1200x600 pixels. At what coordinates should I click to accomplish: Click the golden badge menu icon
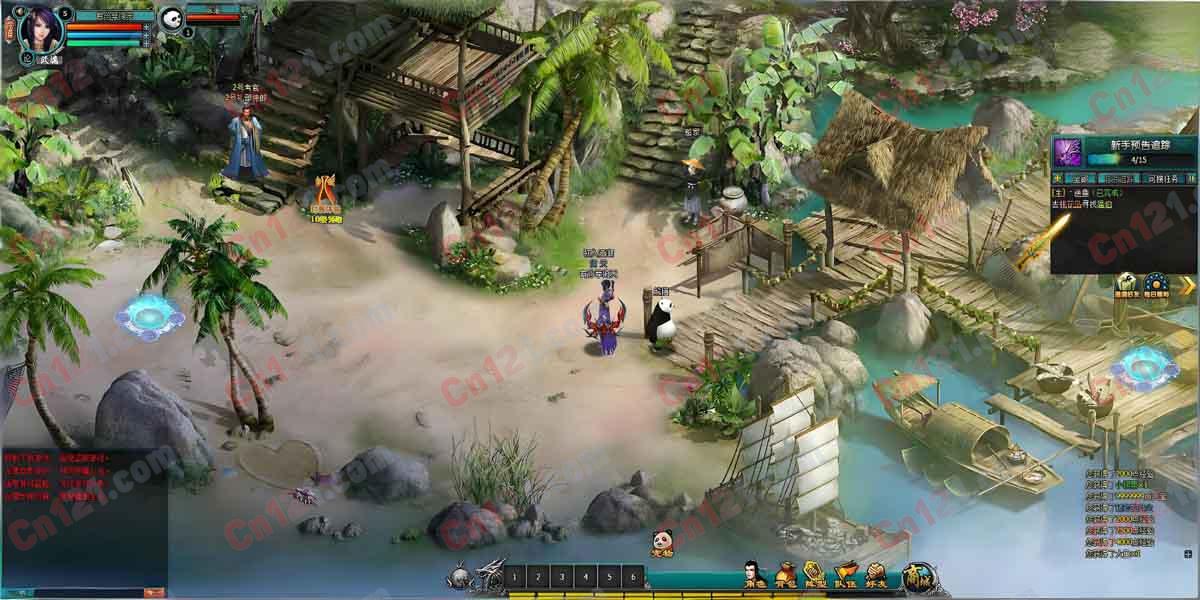(815, 574)
